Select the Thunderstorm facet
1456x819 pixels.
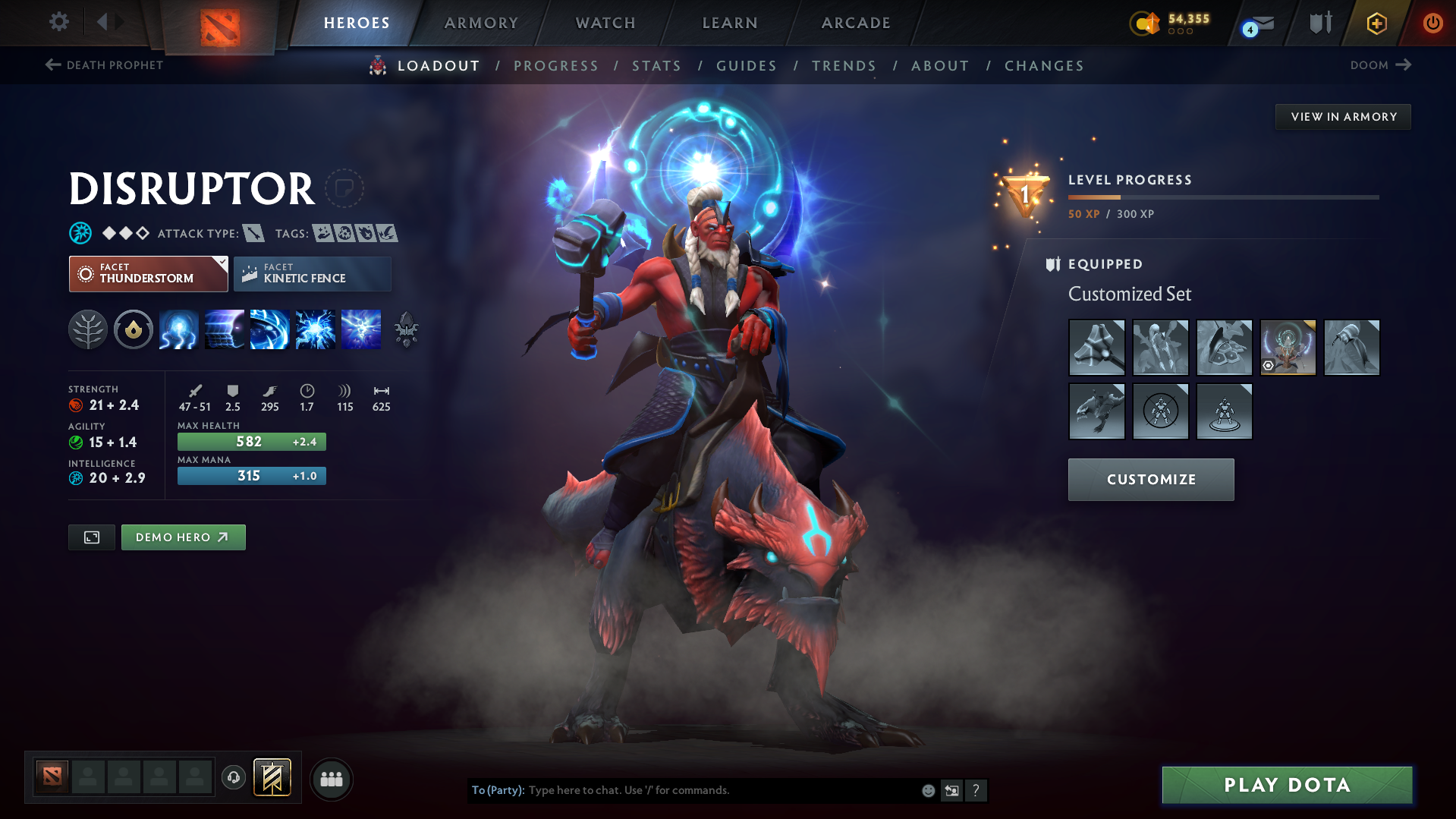pyautogui.click(x=148, y=273)
